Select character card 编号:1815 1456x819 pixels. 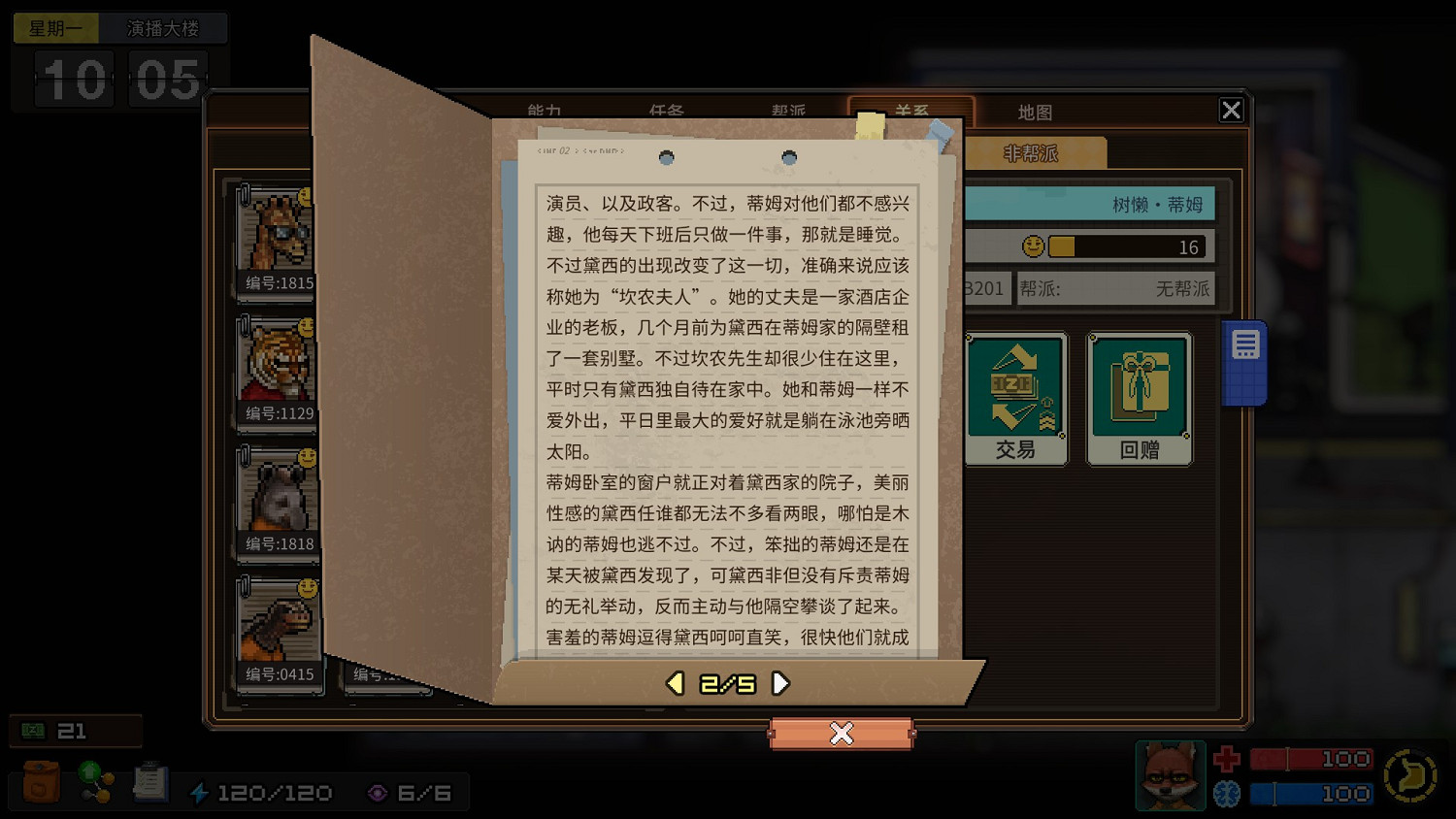tap(277, 238)
